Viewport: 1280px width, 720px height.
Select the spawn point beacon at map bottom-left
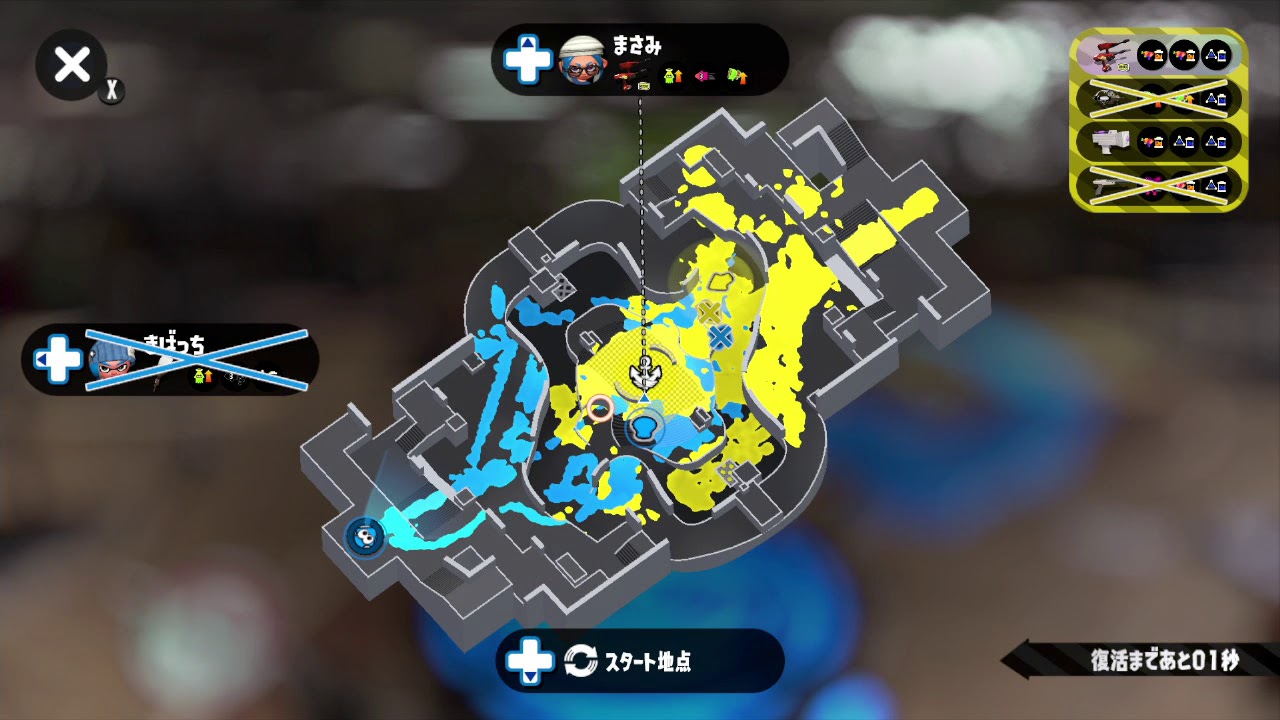coord(365,539)
